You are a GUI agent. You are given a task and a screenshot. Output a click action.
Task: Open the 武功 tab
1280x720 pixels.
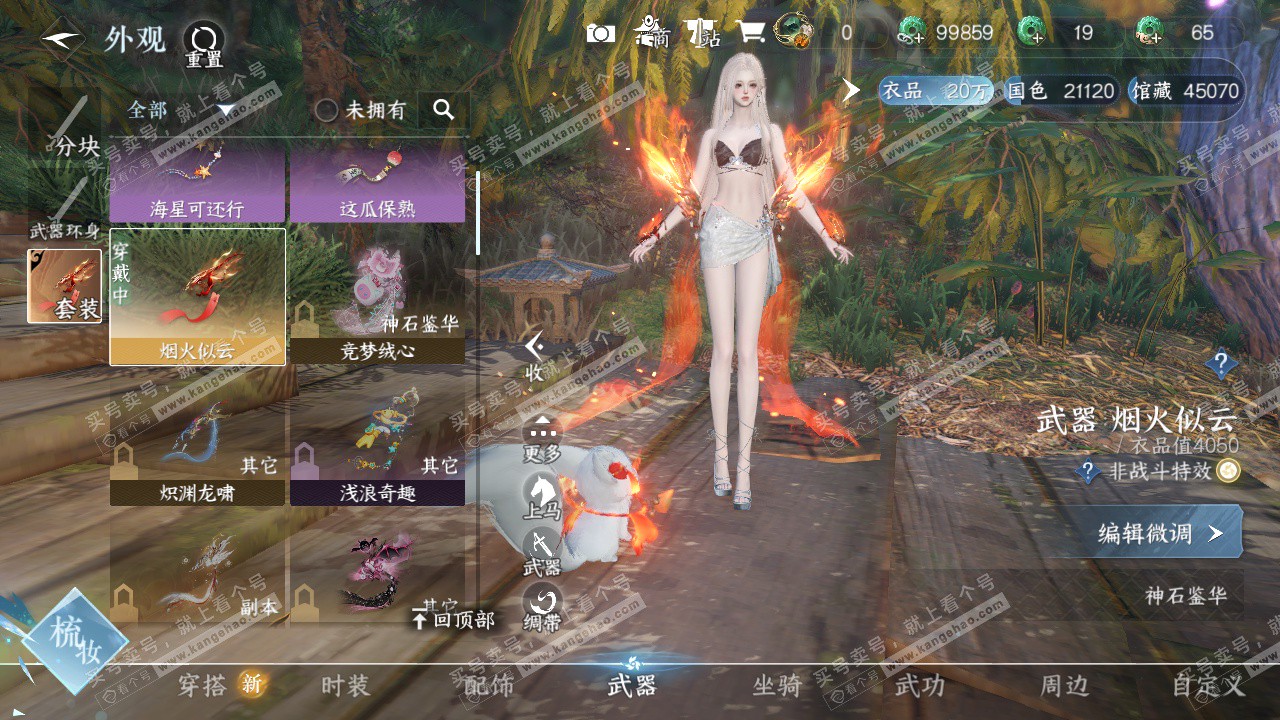tap(919, 685)
